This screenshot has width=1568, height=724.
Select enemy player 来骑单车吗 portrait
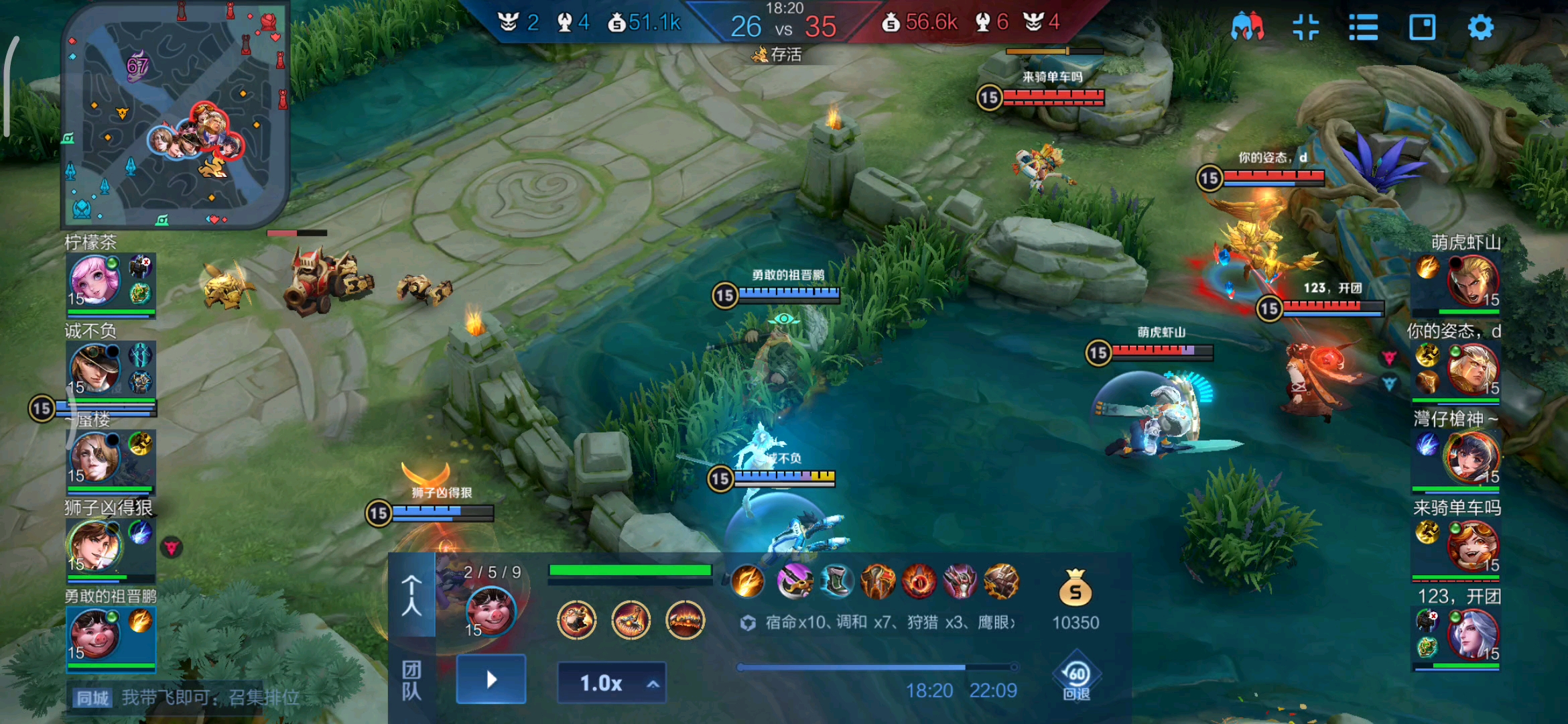click(x=1472, y=546)
